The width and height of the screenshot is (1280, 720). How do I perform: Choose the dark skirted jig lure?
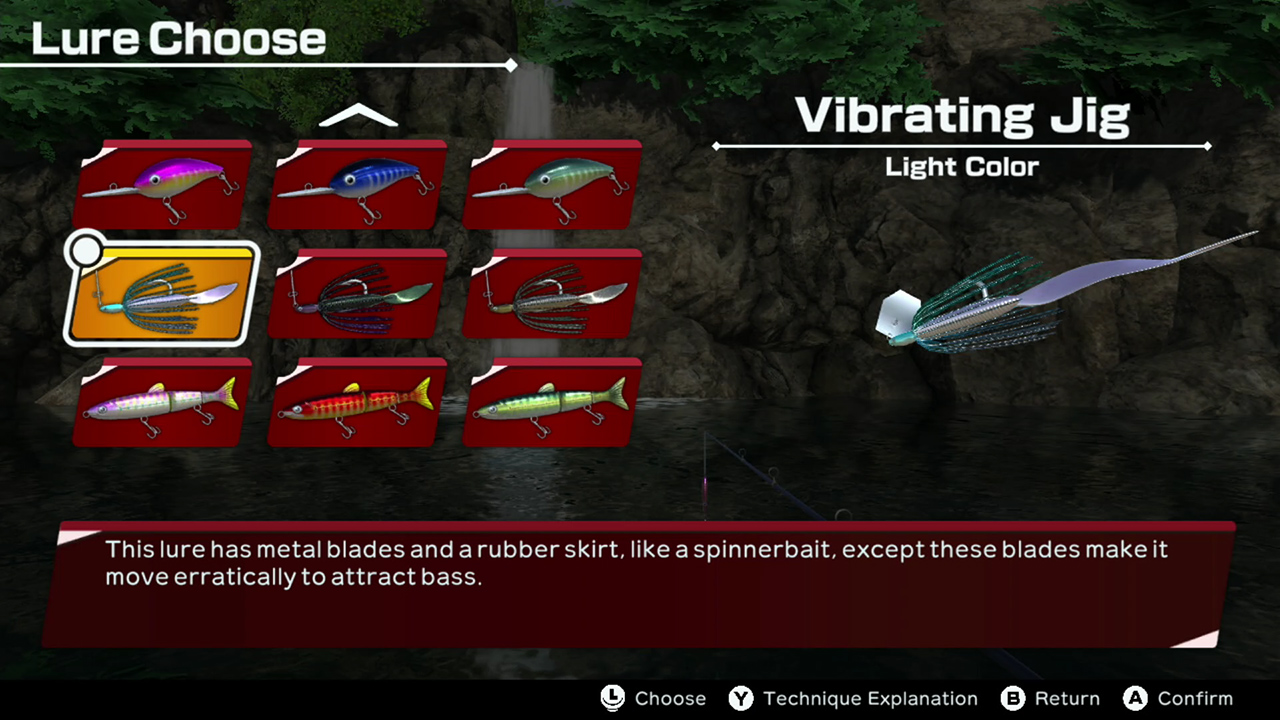click(x=356, y=293)
